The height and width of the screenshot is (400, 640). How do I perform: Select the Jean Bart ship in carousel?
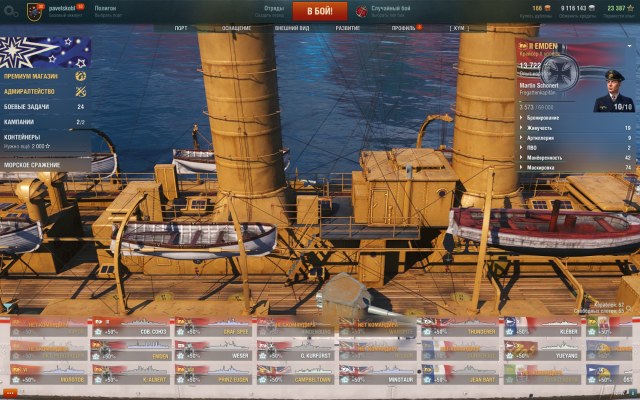coord(460,376)
